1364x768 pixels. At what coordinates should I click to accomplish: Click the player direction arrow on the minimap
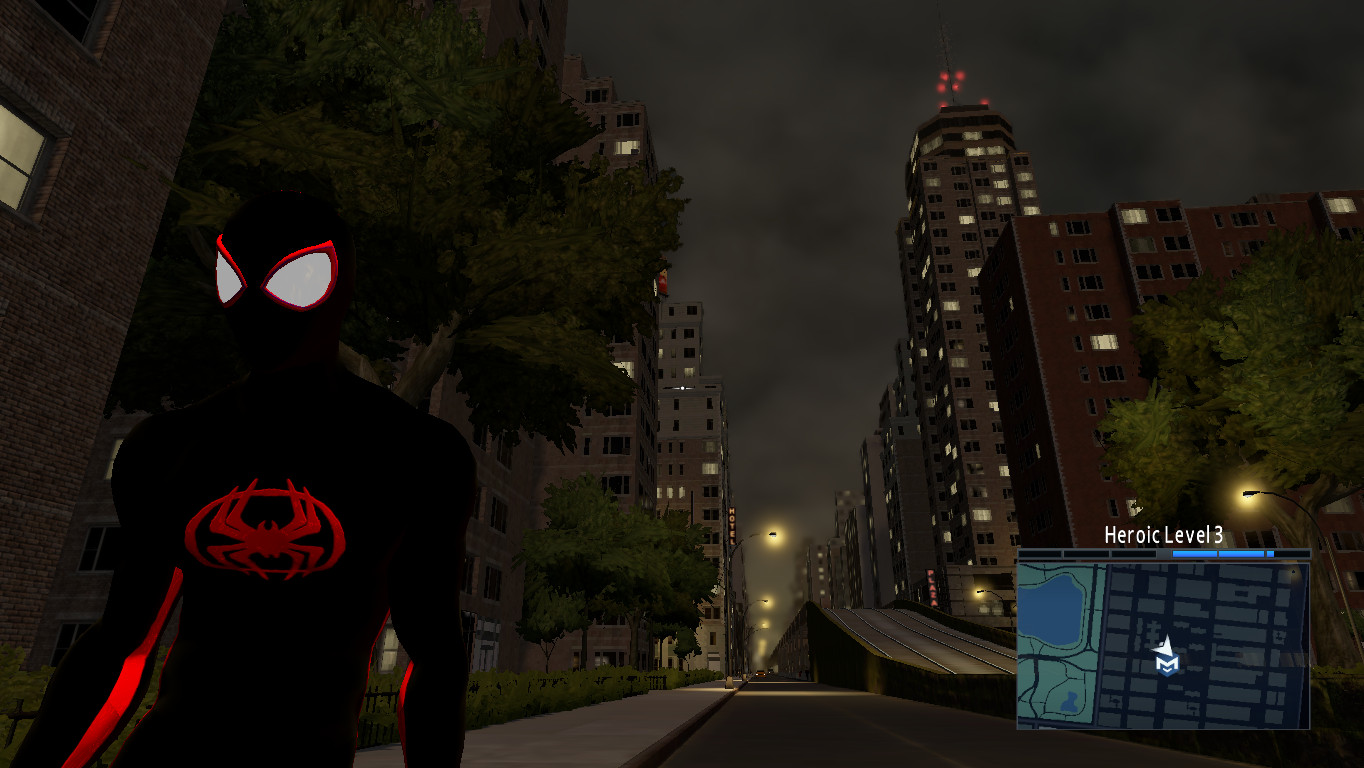pos(1163,645)
